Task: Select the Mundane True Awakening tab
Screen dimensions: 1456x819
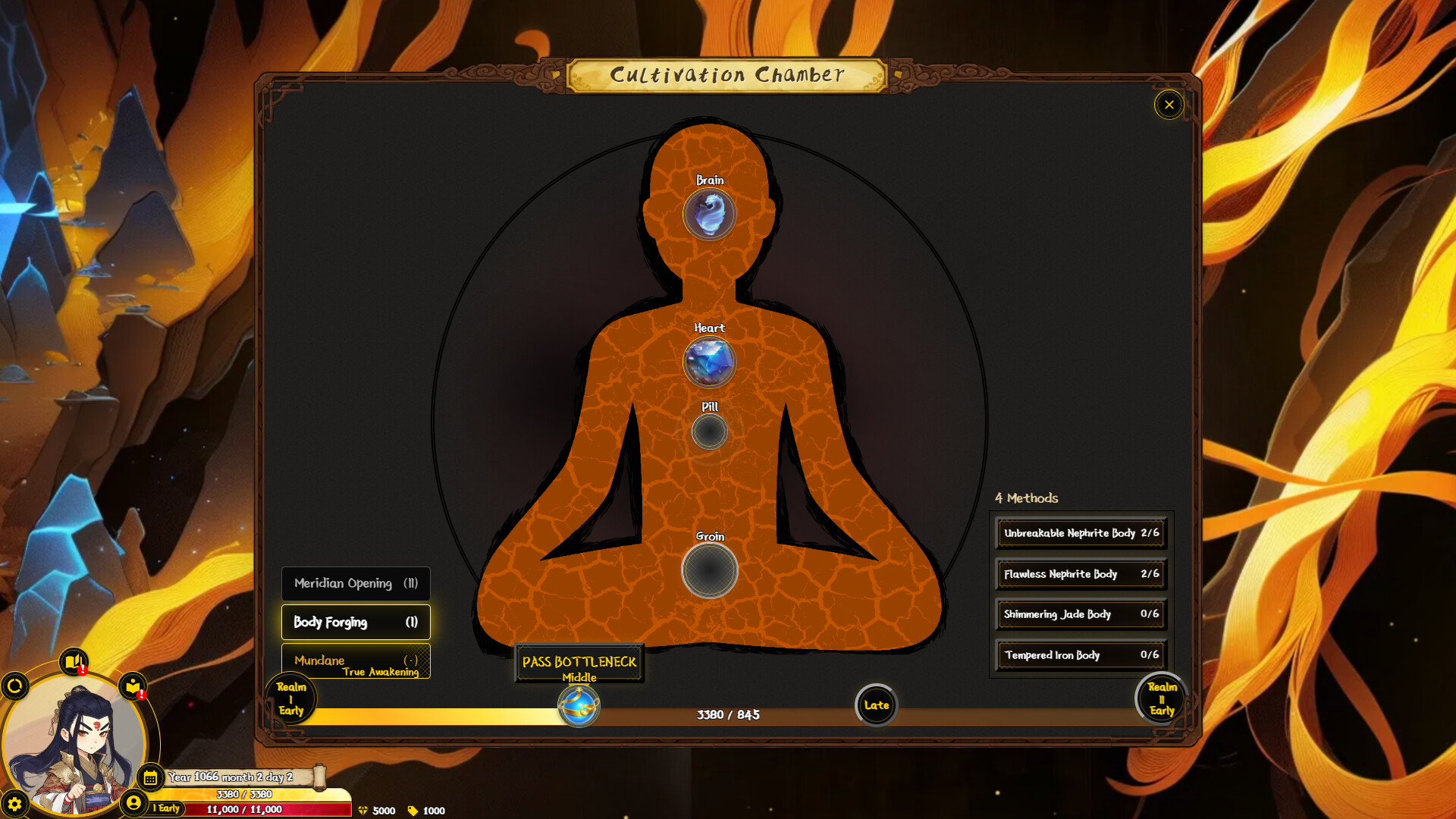Action: (356, 661)
